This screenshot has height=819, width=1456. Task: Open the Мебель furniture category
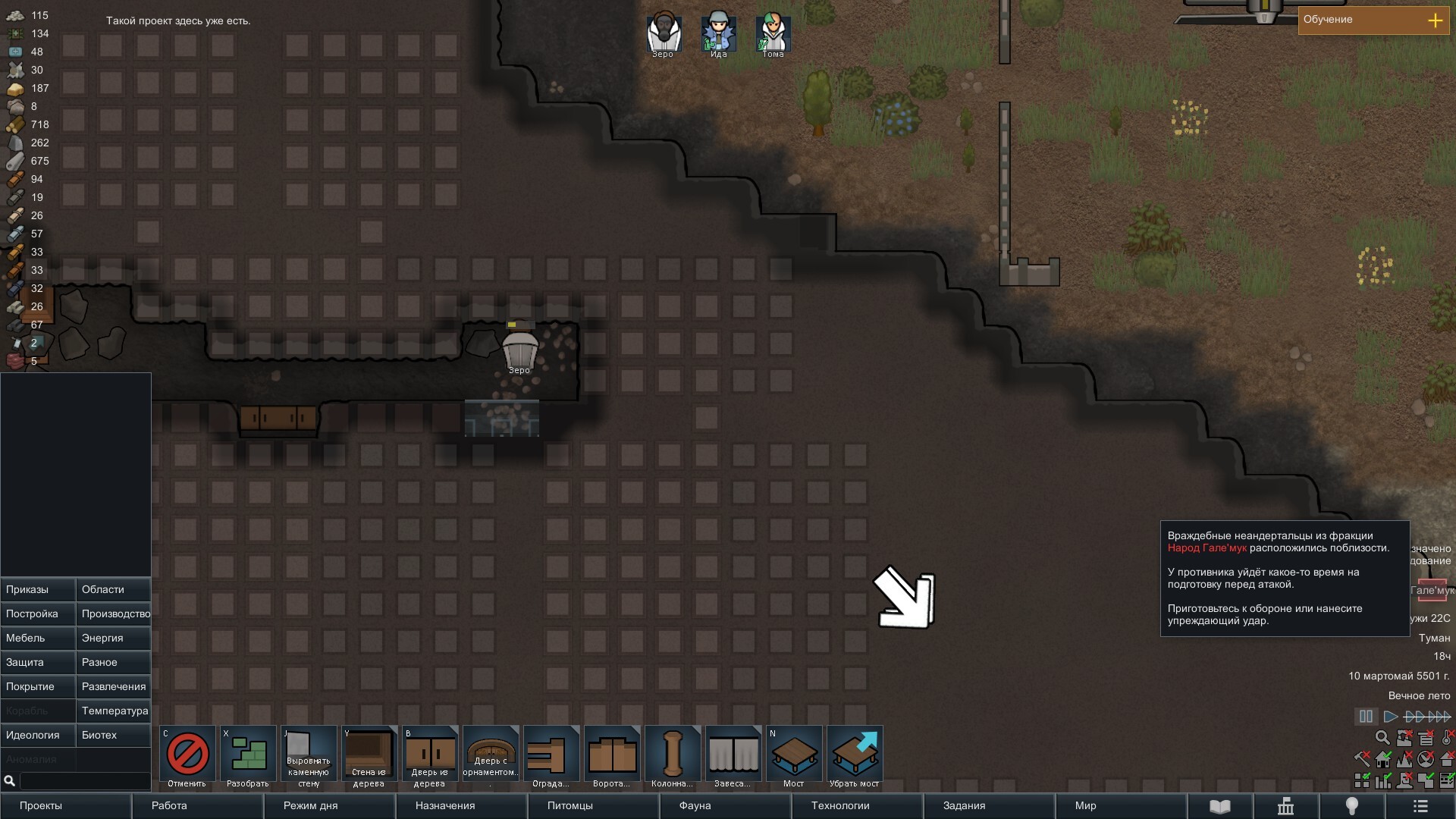pos(38,639)
